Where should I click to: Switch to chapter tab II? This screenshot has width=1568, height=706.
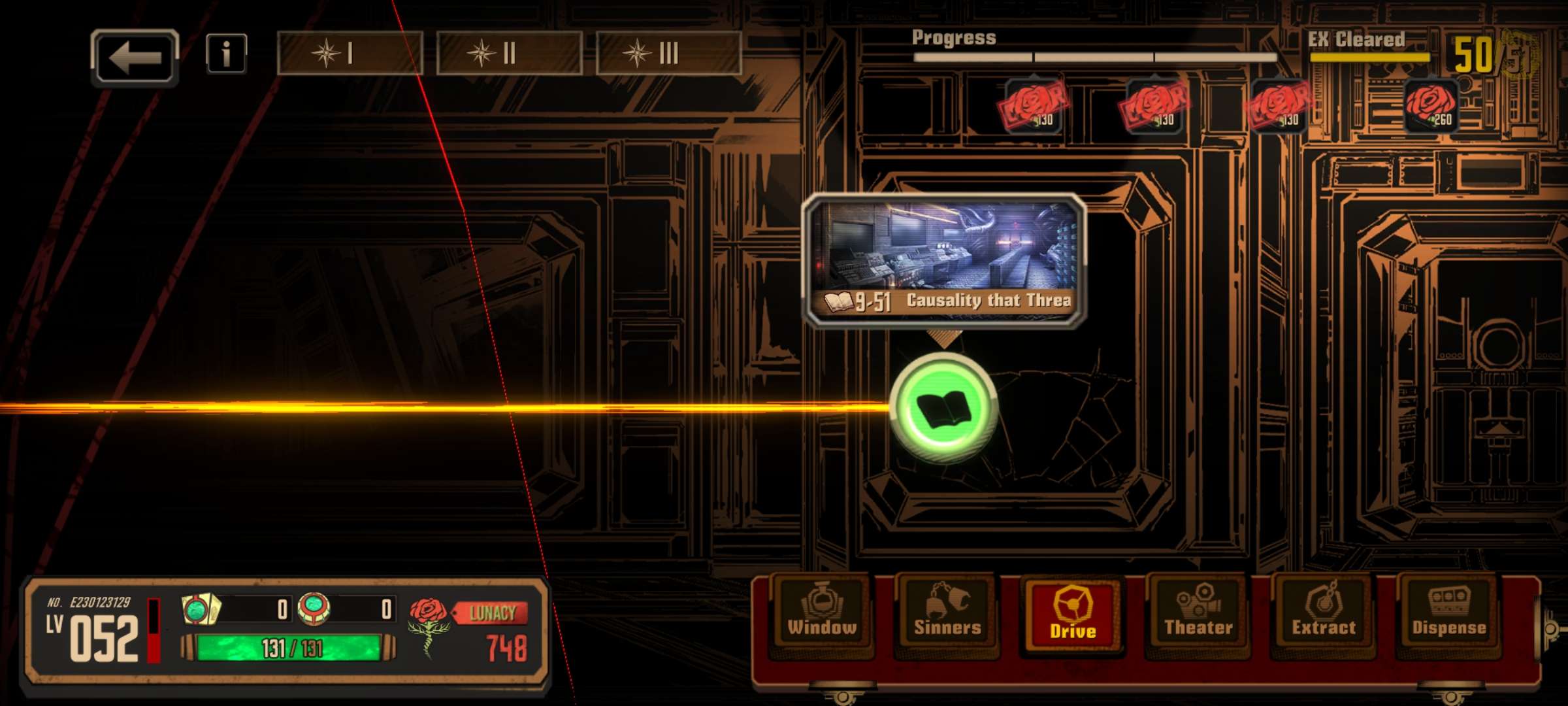[509, 54]
